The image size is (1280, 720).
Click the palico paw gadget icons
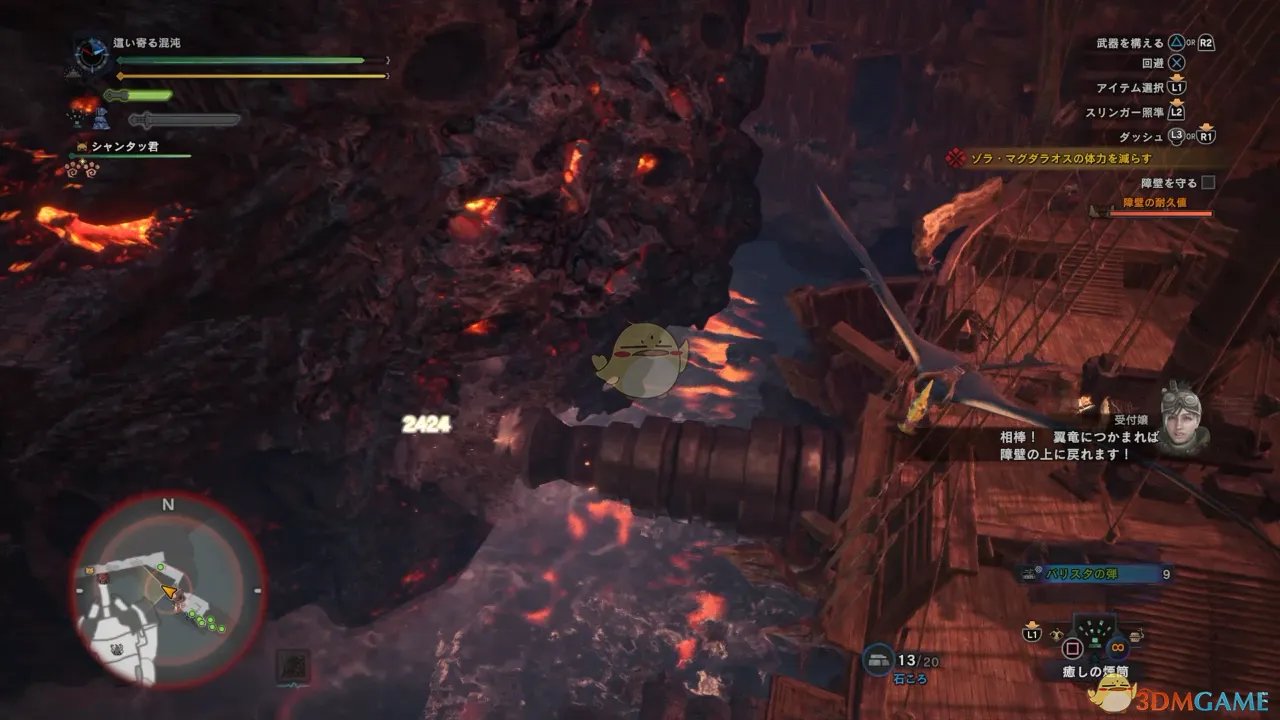coord(80,168)
